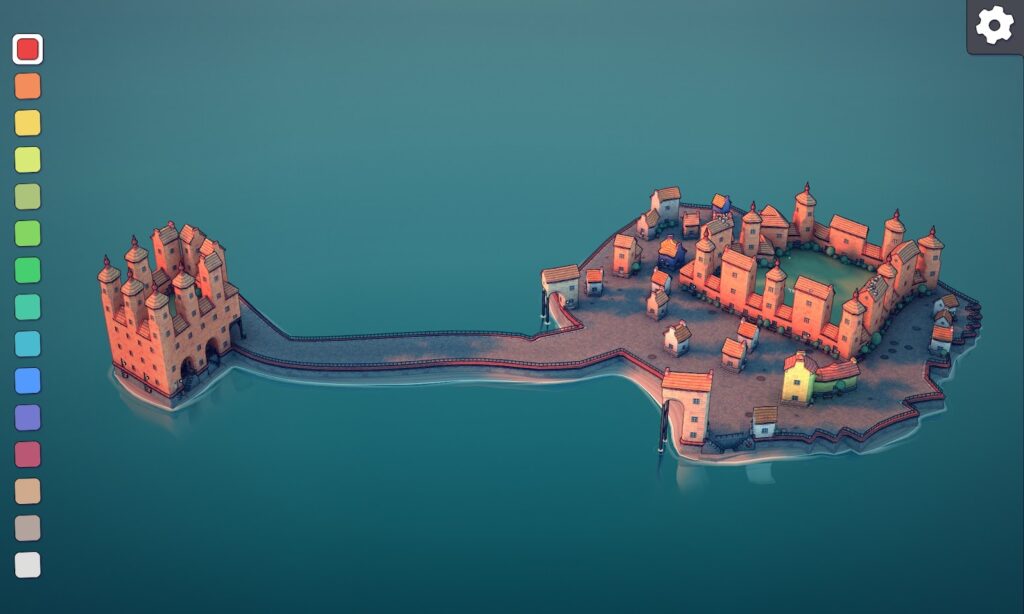Select the red color swatch
1024x614 pixels.
(x=28, y=49)
